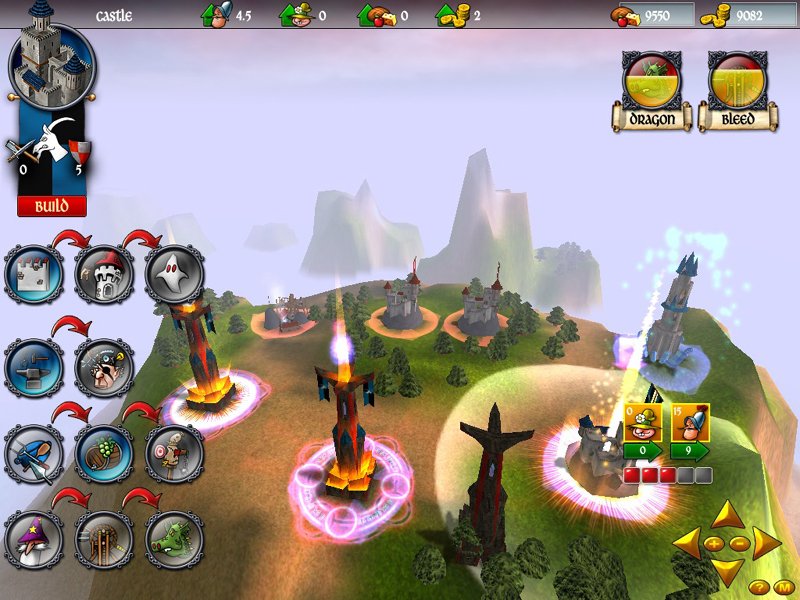
Task: Click the red Build button
Action: 51,206
